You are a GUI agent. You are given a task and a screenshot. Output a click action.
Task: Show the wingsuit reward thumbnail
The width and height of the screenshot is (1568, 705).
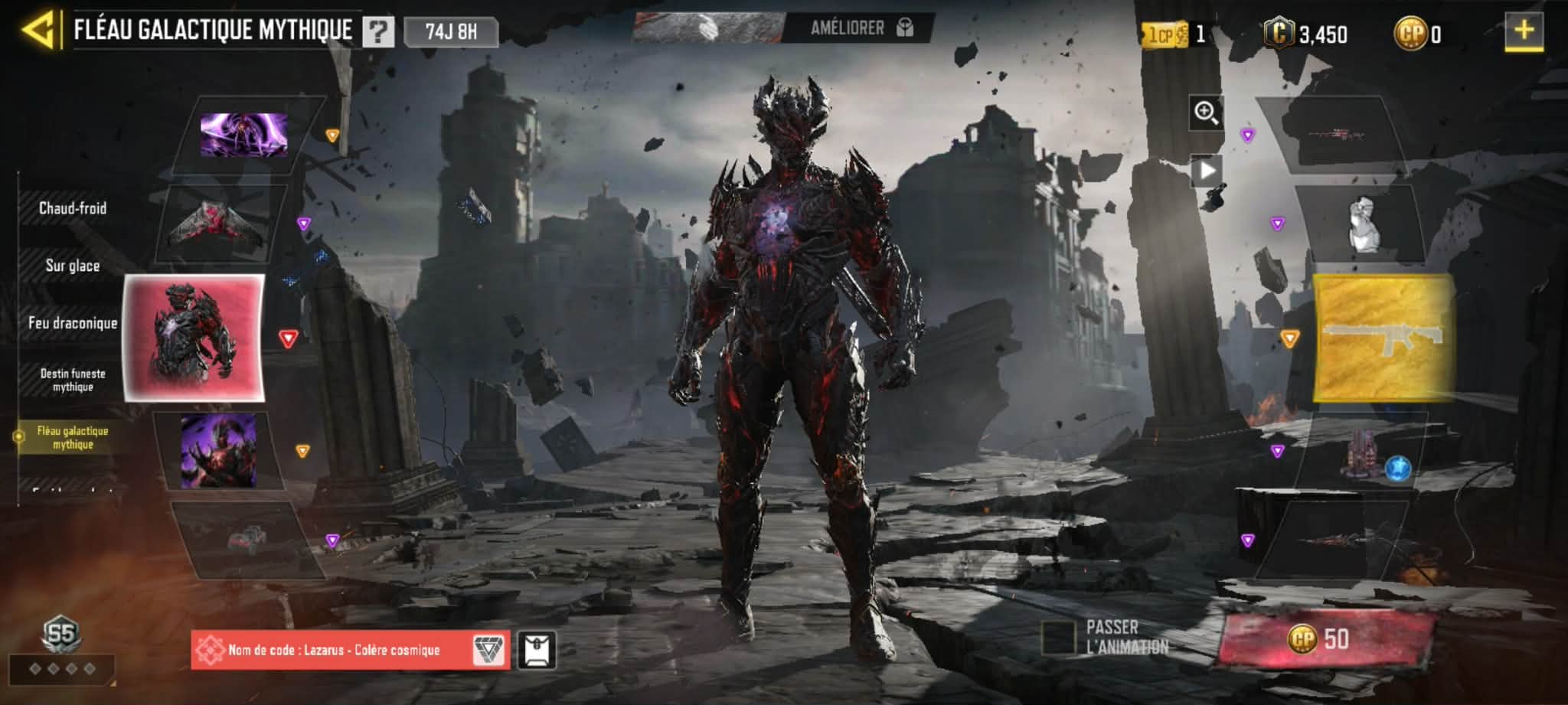click(x=218, y=224)
